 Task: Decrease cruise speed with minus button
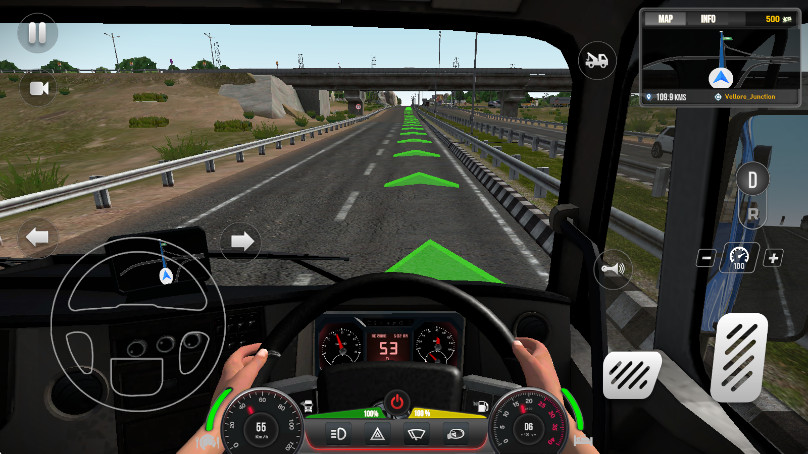coord(706,258)
